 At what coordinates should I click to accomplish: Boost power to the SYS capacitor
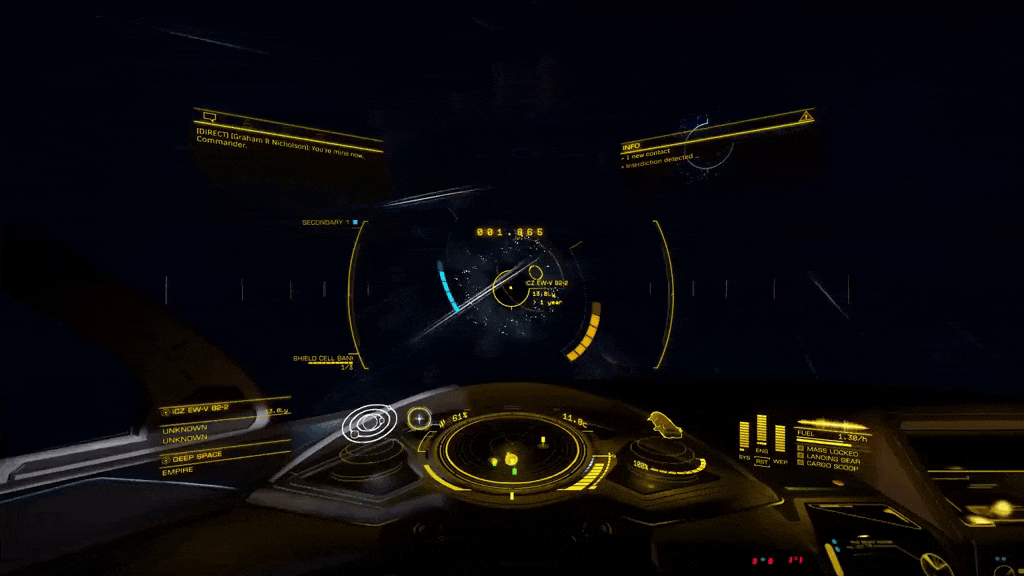point(744,435)
